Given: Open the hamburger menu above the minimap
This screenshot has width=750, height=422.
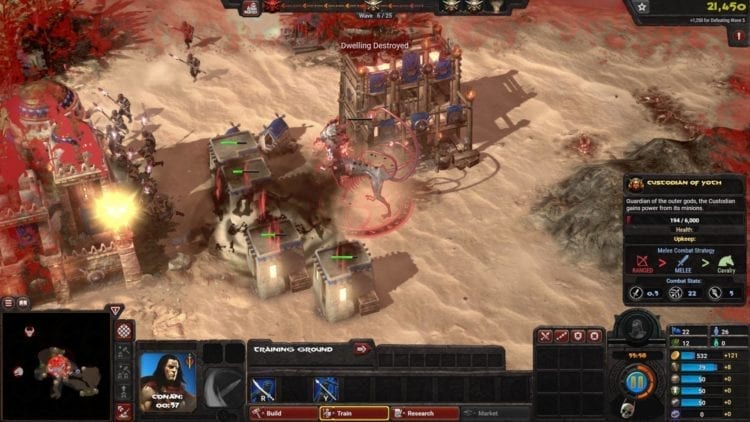Looking at the screenshot, I should (x=8, y=302).
